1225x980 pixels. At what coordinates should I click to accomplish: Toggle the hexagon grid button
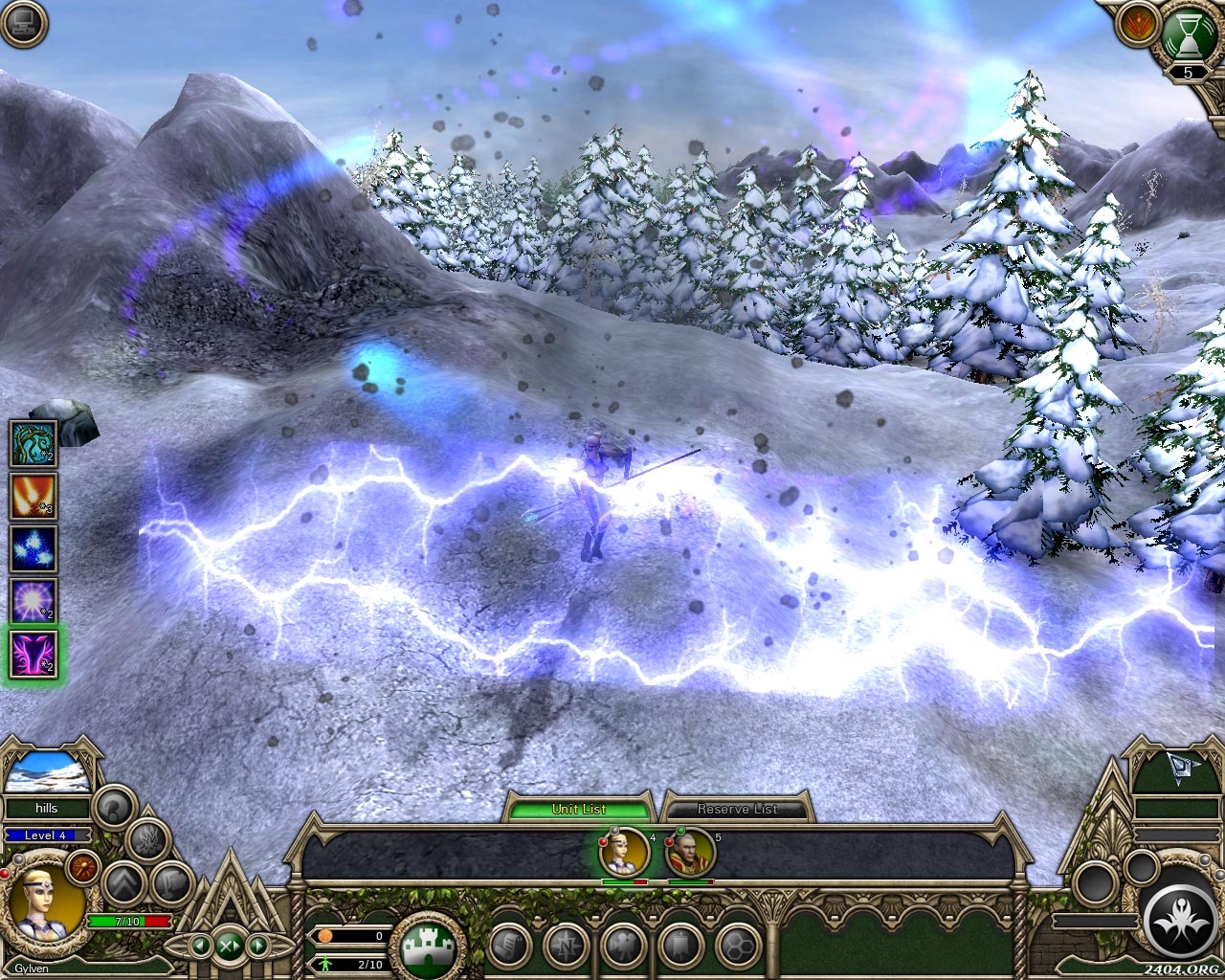(738, 947)
